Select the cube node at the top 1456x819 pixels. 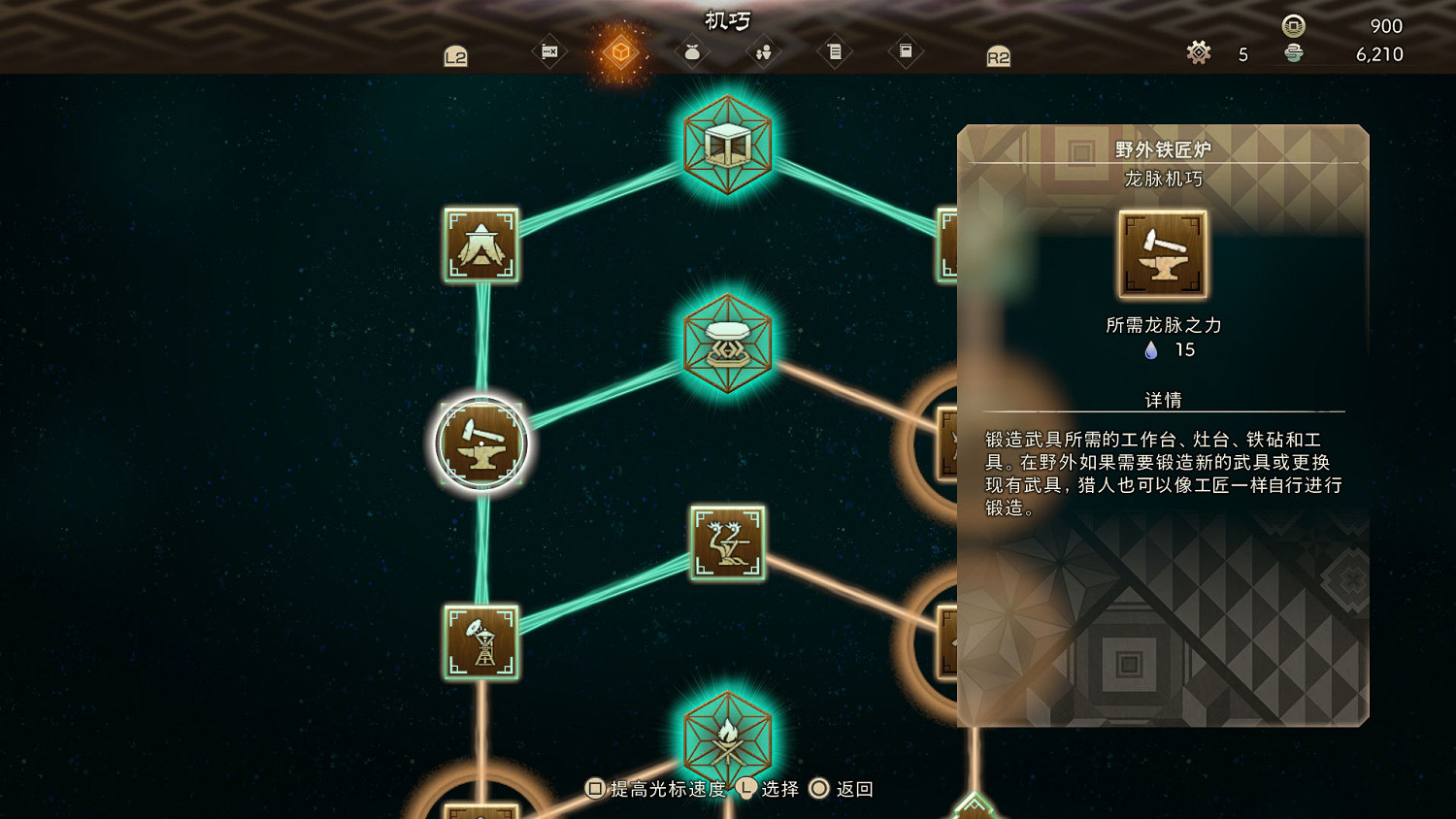(x=728, y=146)
